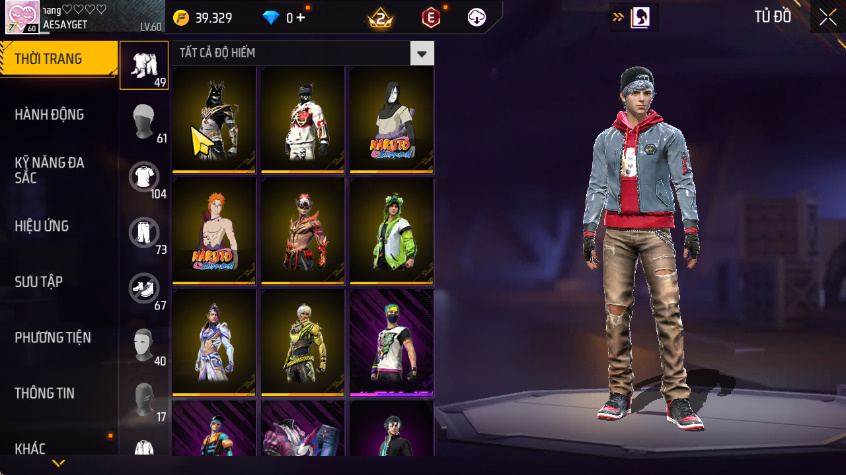Choose the green and white jacket outfit

(x=390, y=229)
